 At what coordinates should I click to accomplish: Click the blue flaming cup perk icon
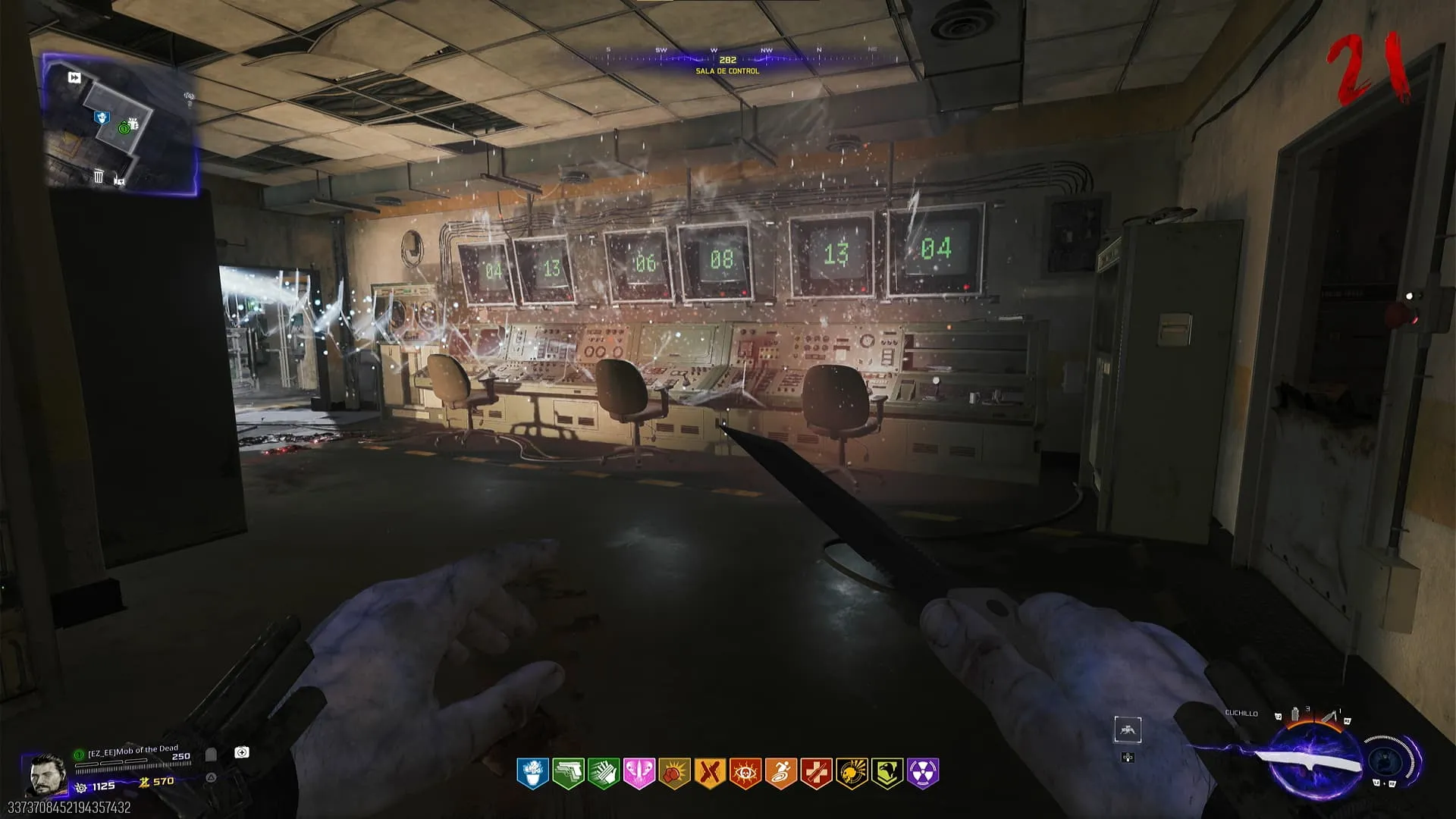[532, 773]
